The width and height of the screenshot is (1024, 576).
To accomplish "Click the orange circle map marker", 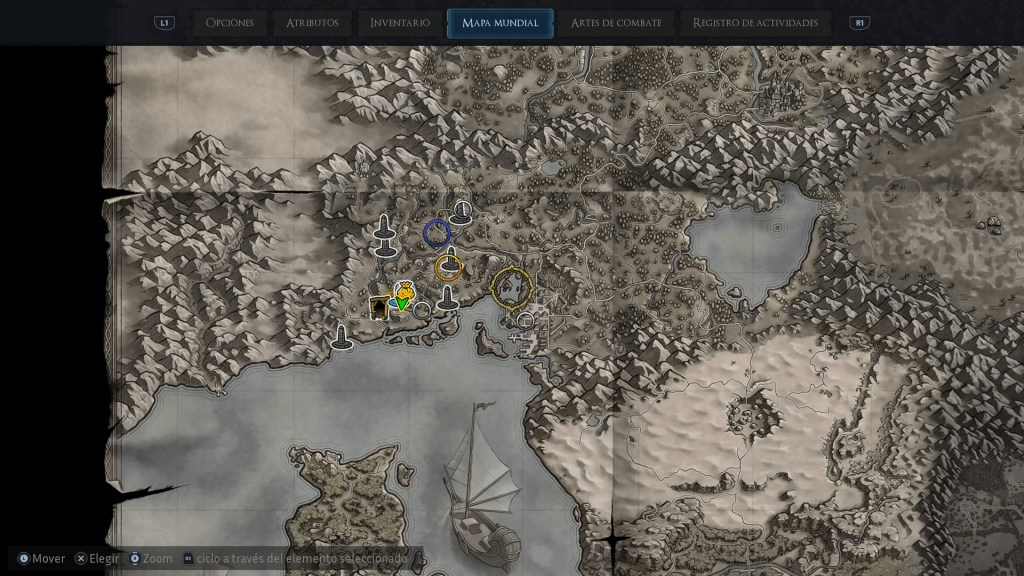I will 448,267.
